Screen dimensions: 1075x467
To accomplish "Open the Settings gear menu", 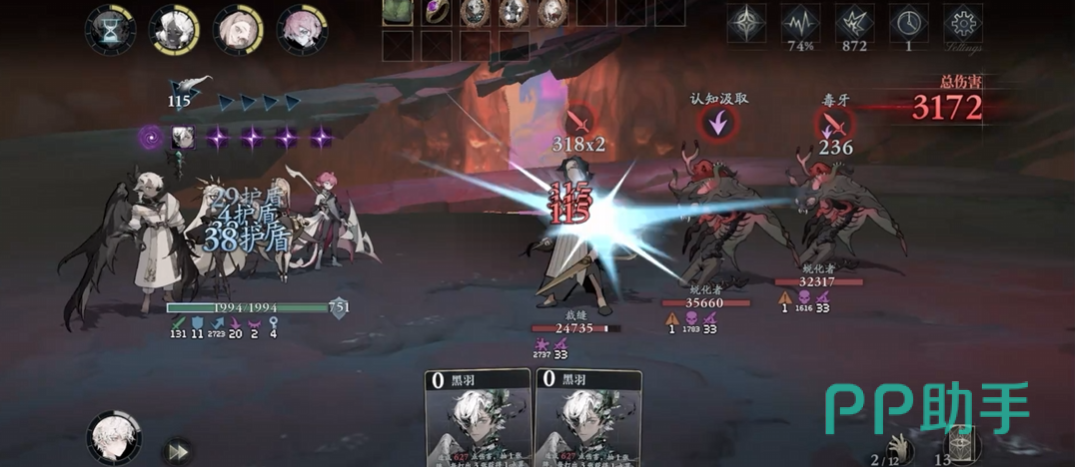I will [x=963, y=22].
